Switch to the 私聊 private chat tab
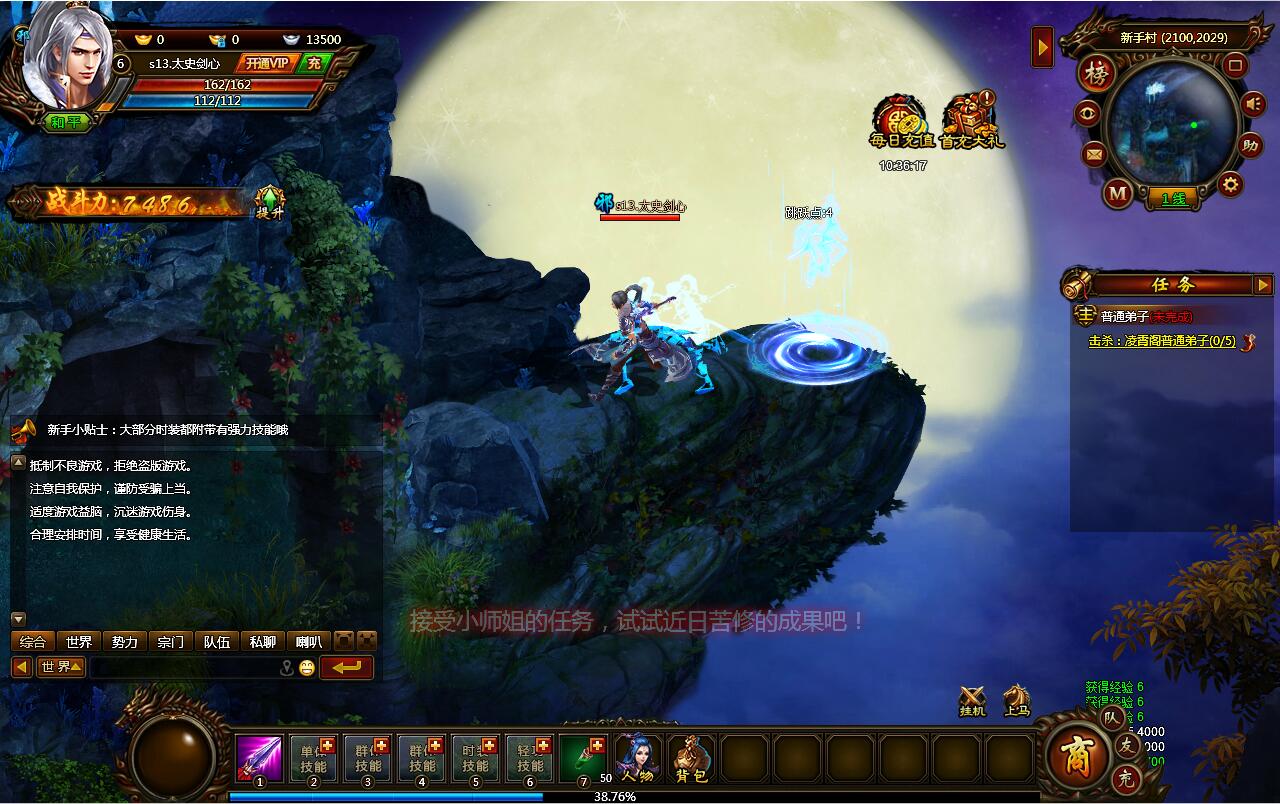Image resolution: width=1280 pixels, height=804 pixels. pos(263,642)
